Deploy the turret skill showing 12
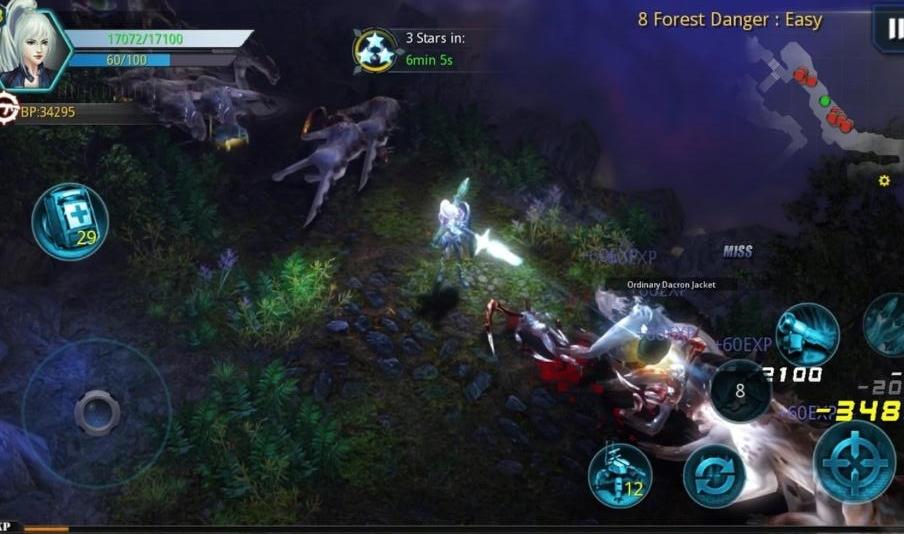 (620, 474)
